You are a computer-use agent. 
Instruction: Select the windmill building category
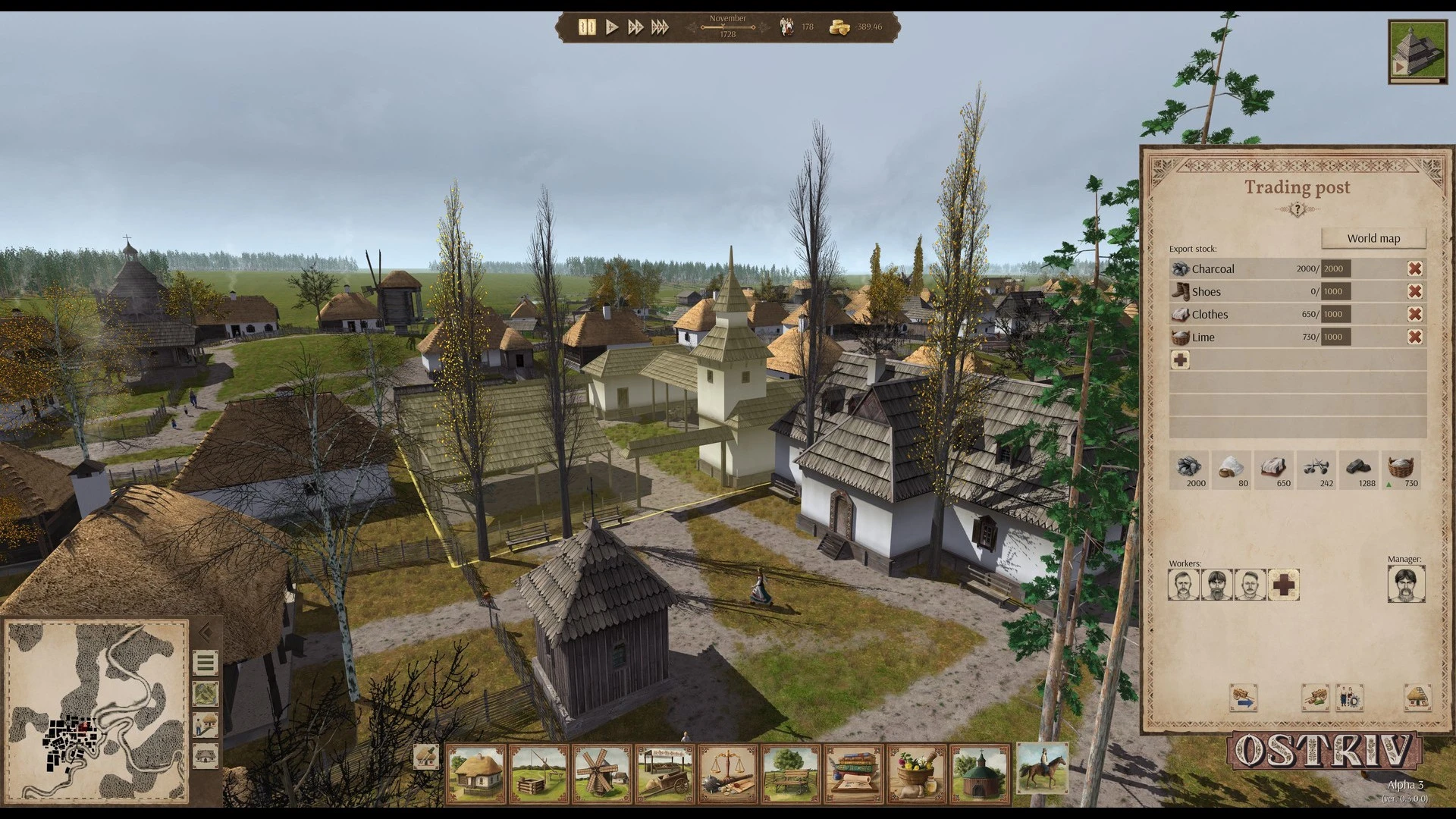coord(603,773)
